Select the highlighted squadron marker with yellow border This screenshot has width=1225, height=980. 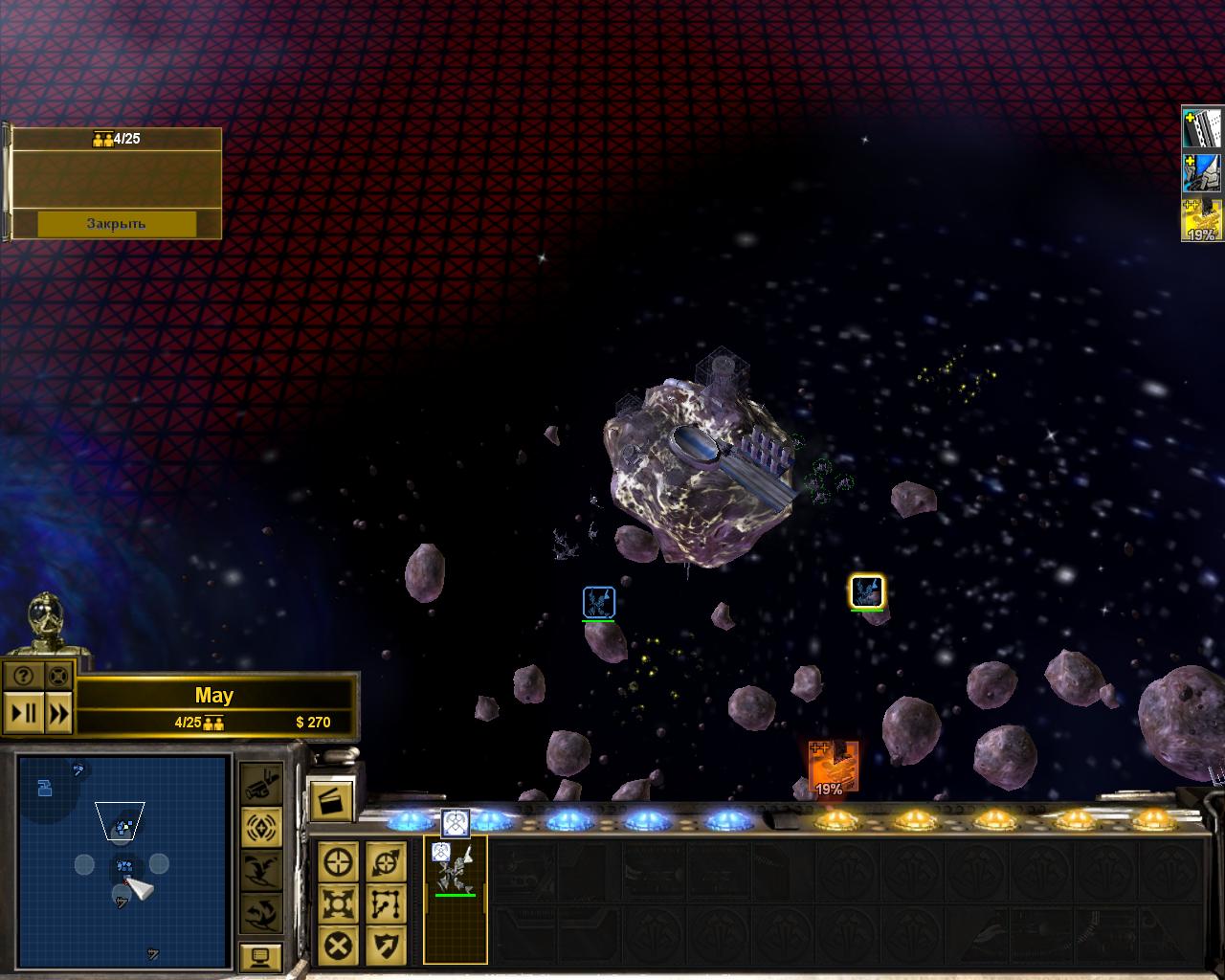[867, 591]
